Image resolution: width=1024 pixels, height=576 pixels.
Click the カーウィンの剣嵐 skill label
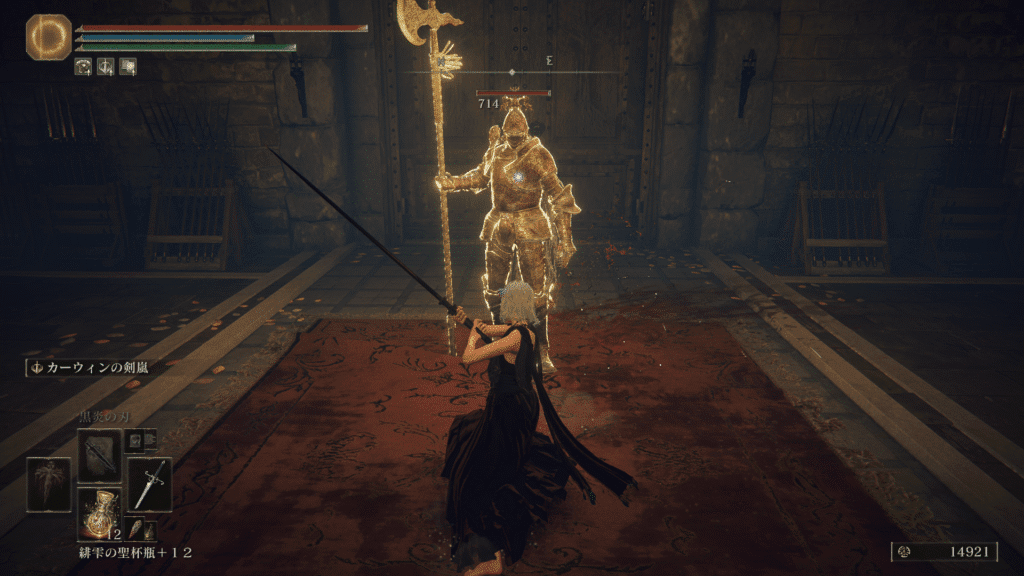pyautogui.click(x=89, y=368)
